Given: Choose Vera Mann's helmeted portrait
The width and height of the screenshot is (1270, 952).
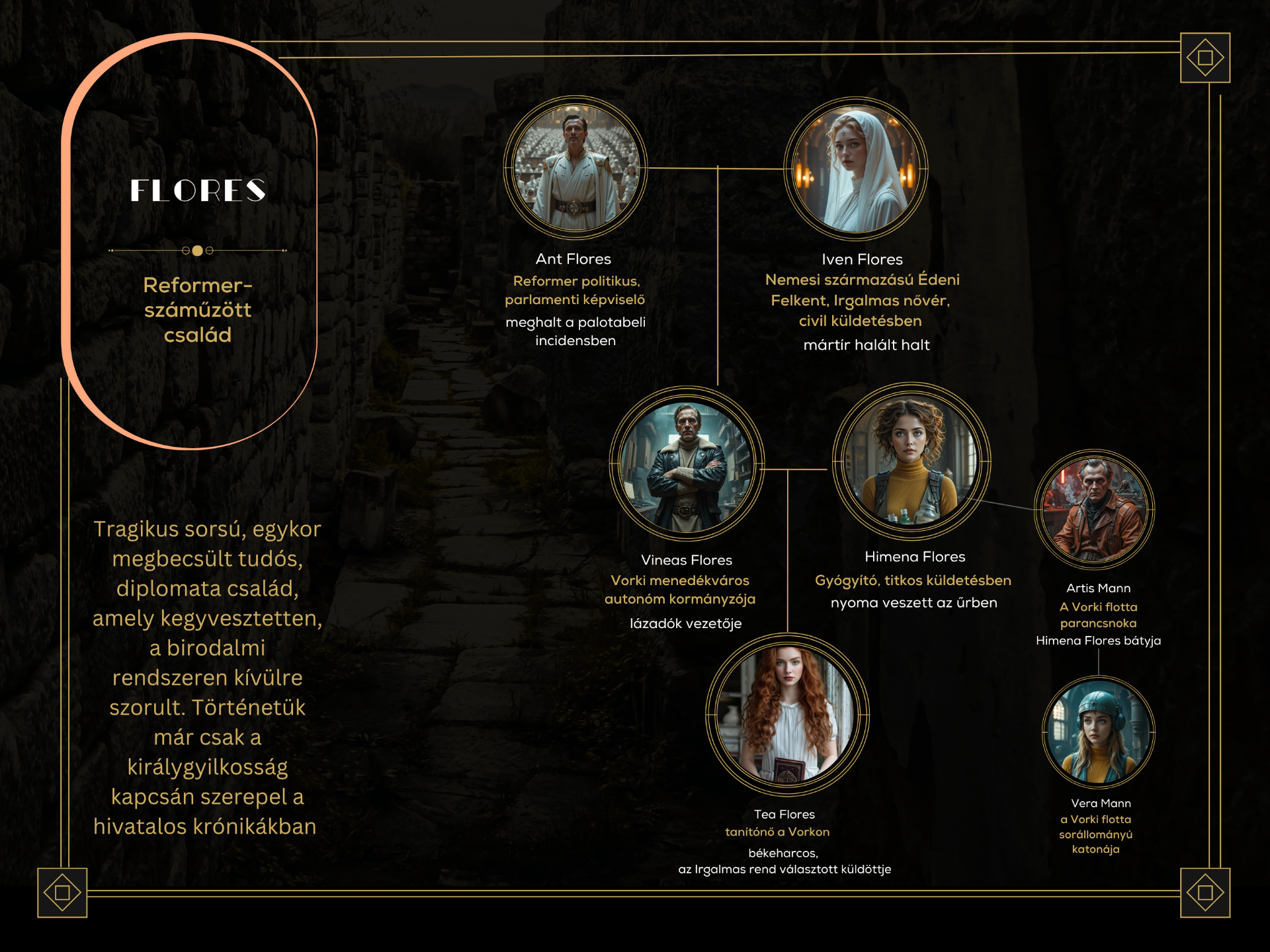Looking at the screenshot, I should (1099, 732).
